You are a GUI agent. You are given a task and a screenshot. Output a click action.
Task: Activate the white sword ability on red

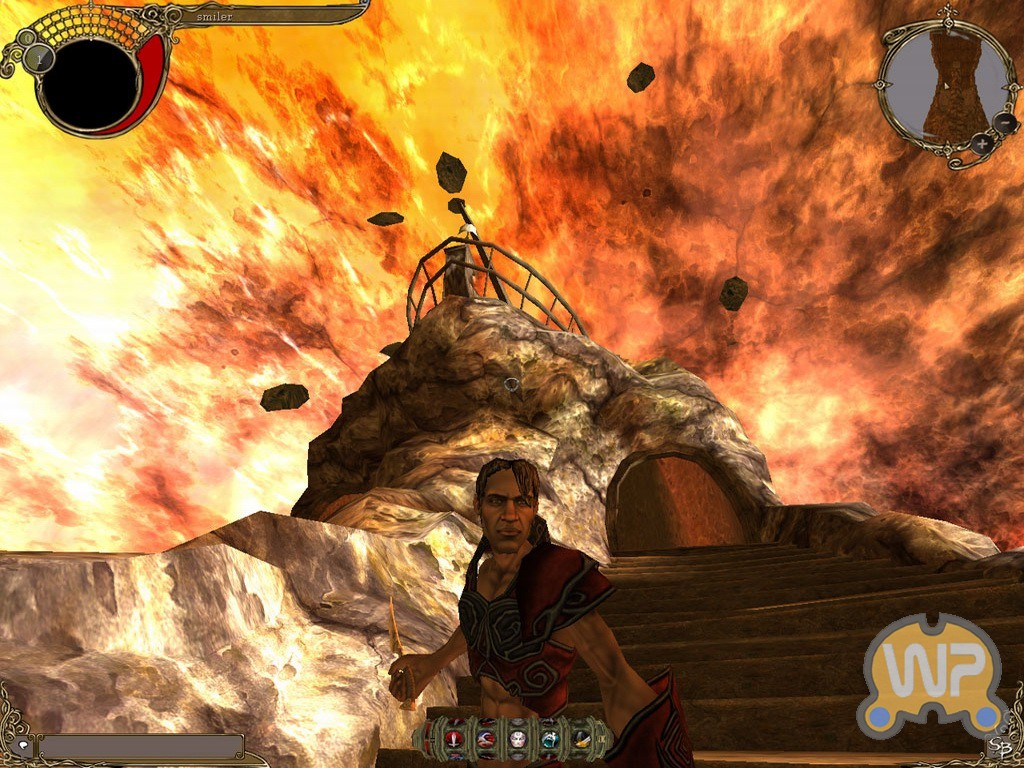pos(456,738)
